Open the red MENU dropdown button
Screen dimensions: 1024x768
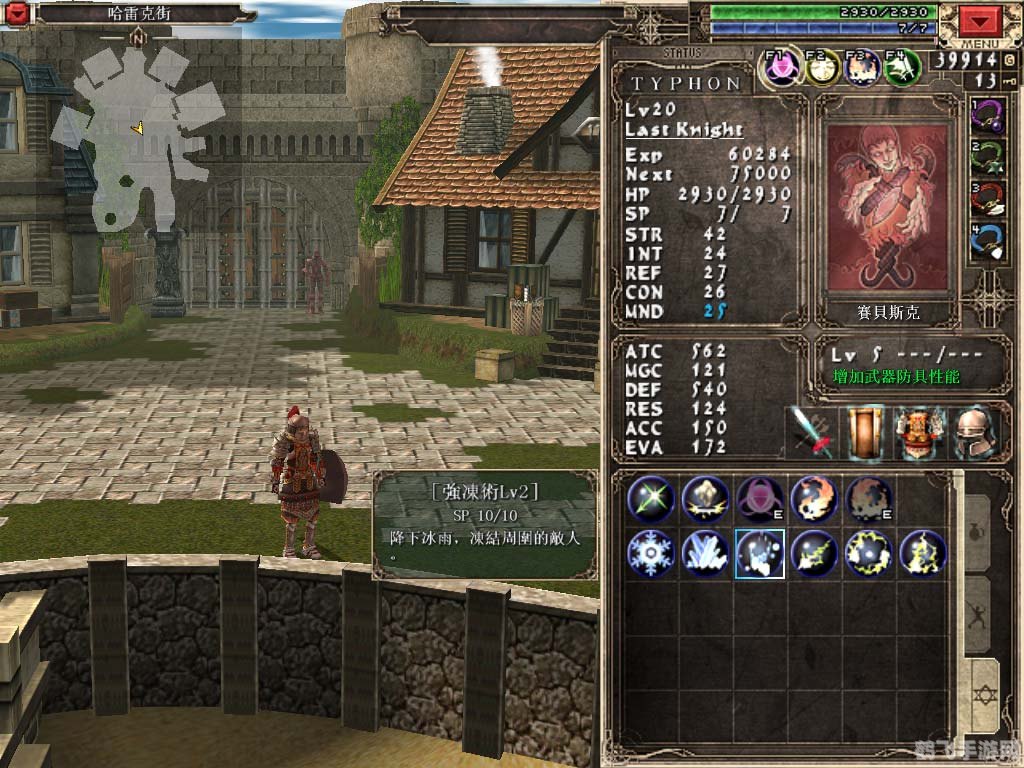click(980, 20)
